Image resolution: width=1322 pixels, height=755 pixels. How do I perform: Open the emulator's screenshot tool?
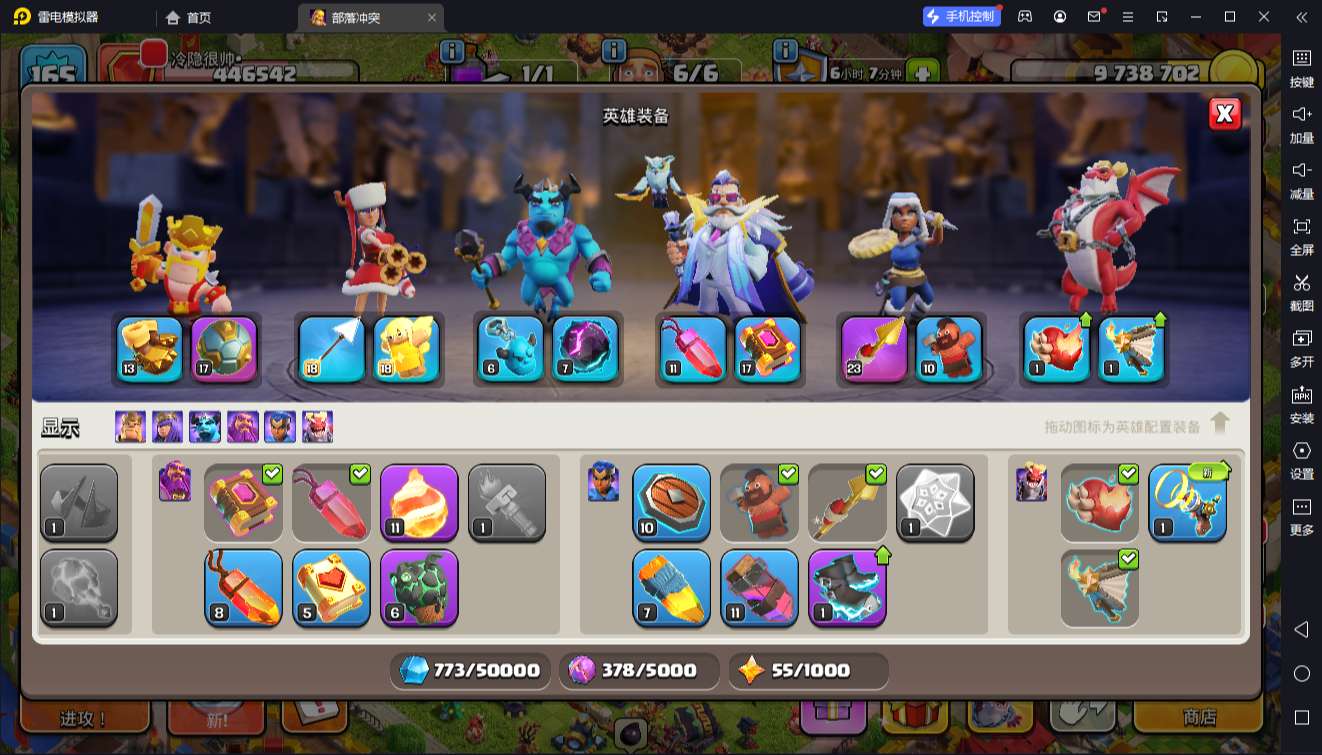coord(1301,291)
